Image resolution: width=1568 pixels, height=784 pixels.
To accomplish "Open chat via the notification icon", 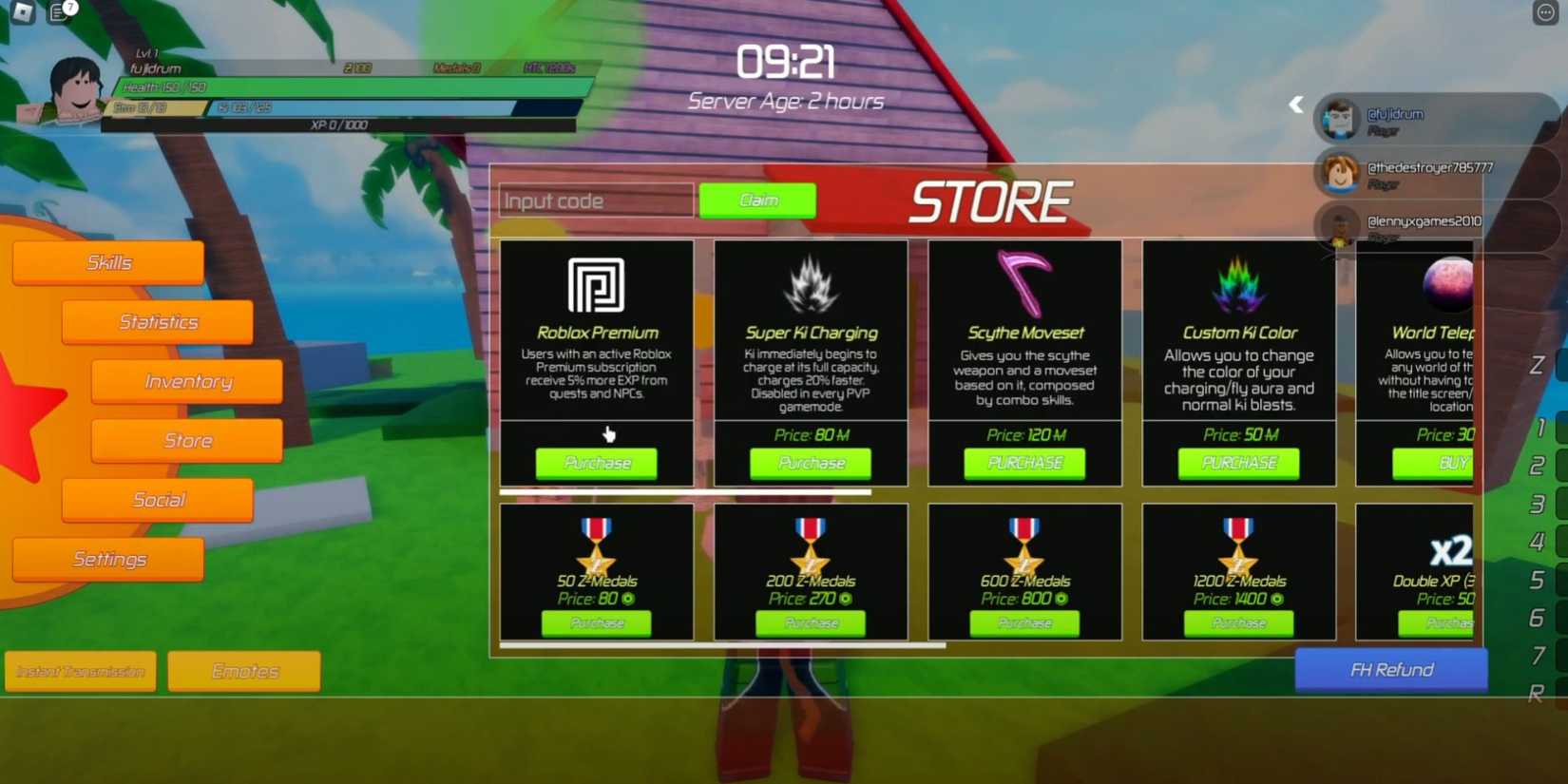I will click(59, 13).
